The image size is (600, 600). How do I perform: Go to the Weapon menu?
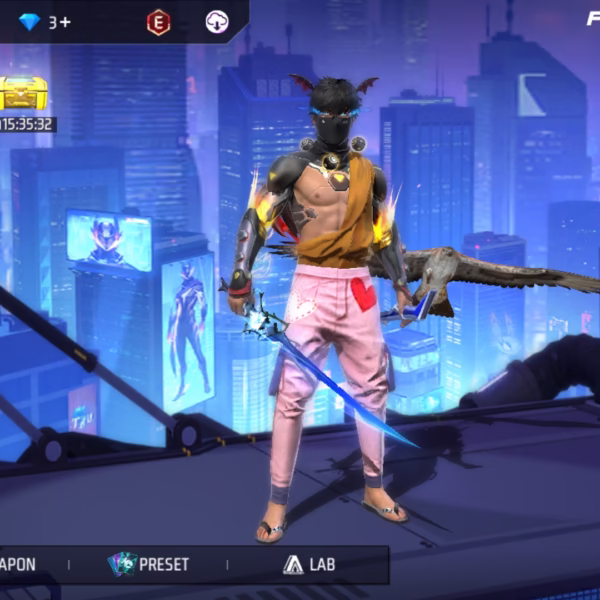(18, 564)
